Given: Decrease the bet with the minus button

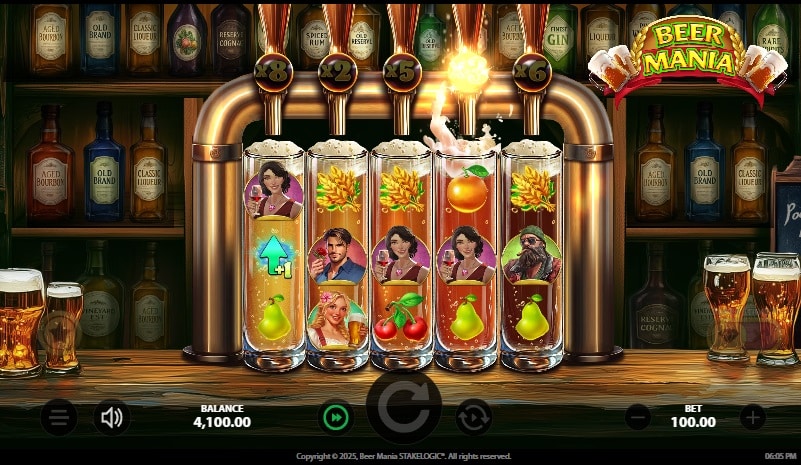Looking at the screenshot, I should click(638, 416).
